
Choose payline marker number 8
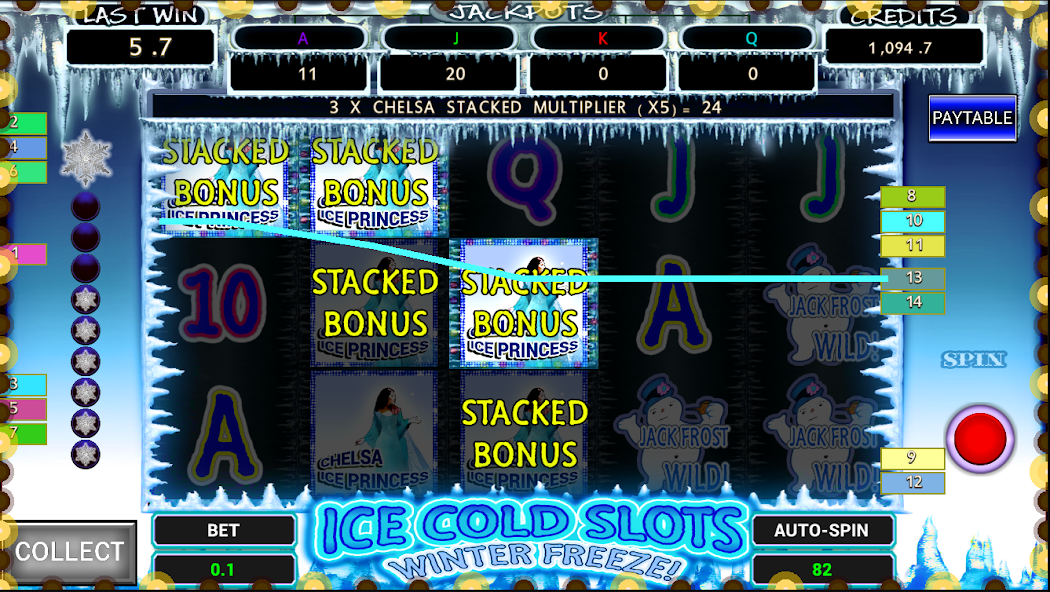[912, 197]
